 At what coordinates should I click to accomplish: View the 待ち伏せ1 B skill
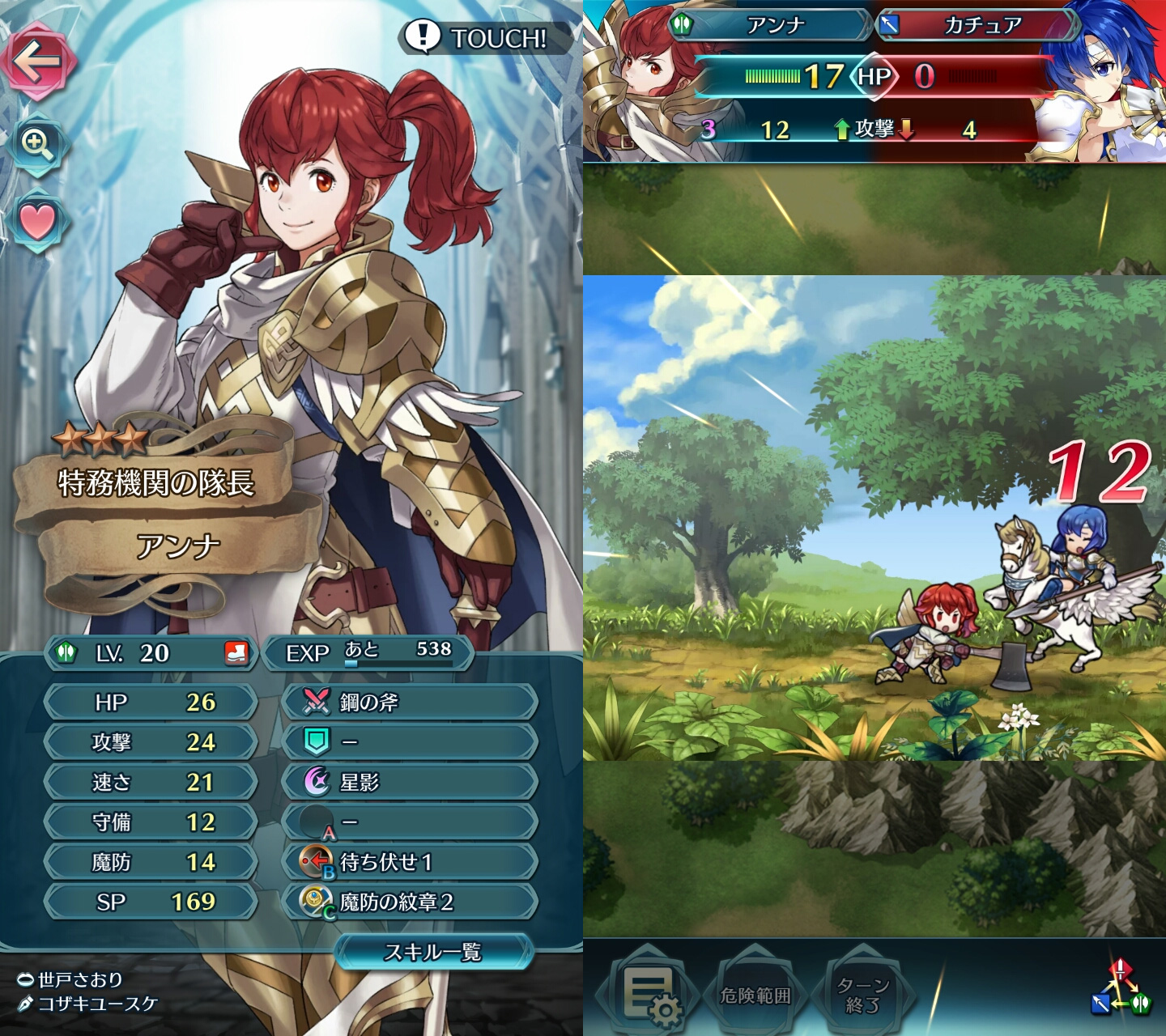click(x=410, y=862)
